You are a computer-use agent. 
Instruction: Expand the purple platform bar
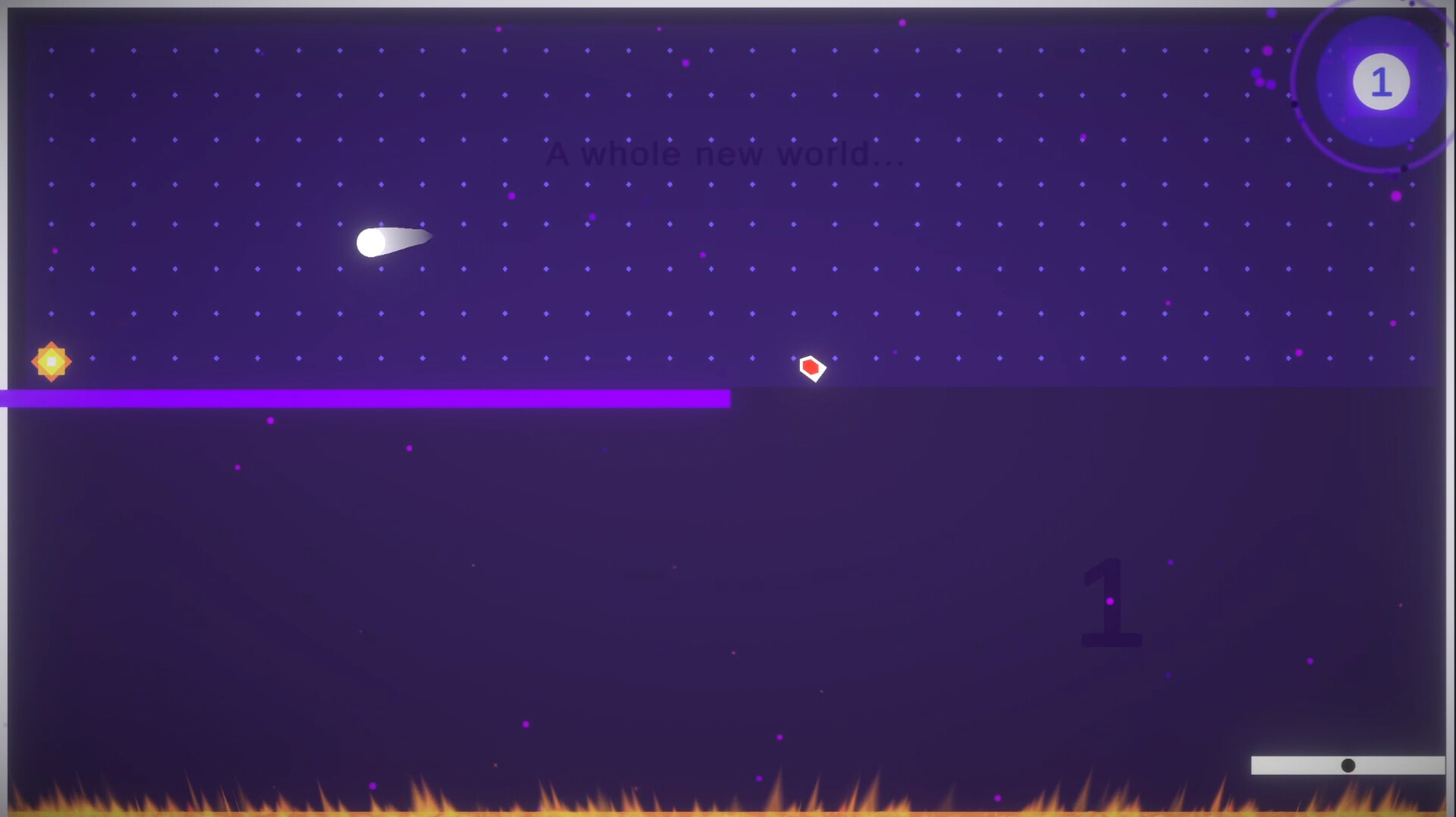tap(364, 398)
